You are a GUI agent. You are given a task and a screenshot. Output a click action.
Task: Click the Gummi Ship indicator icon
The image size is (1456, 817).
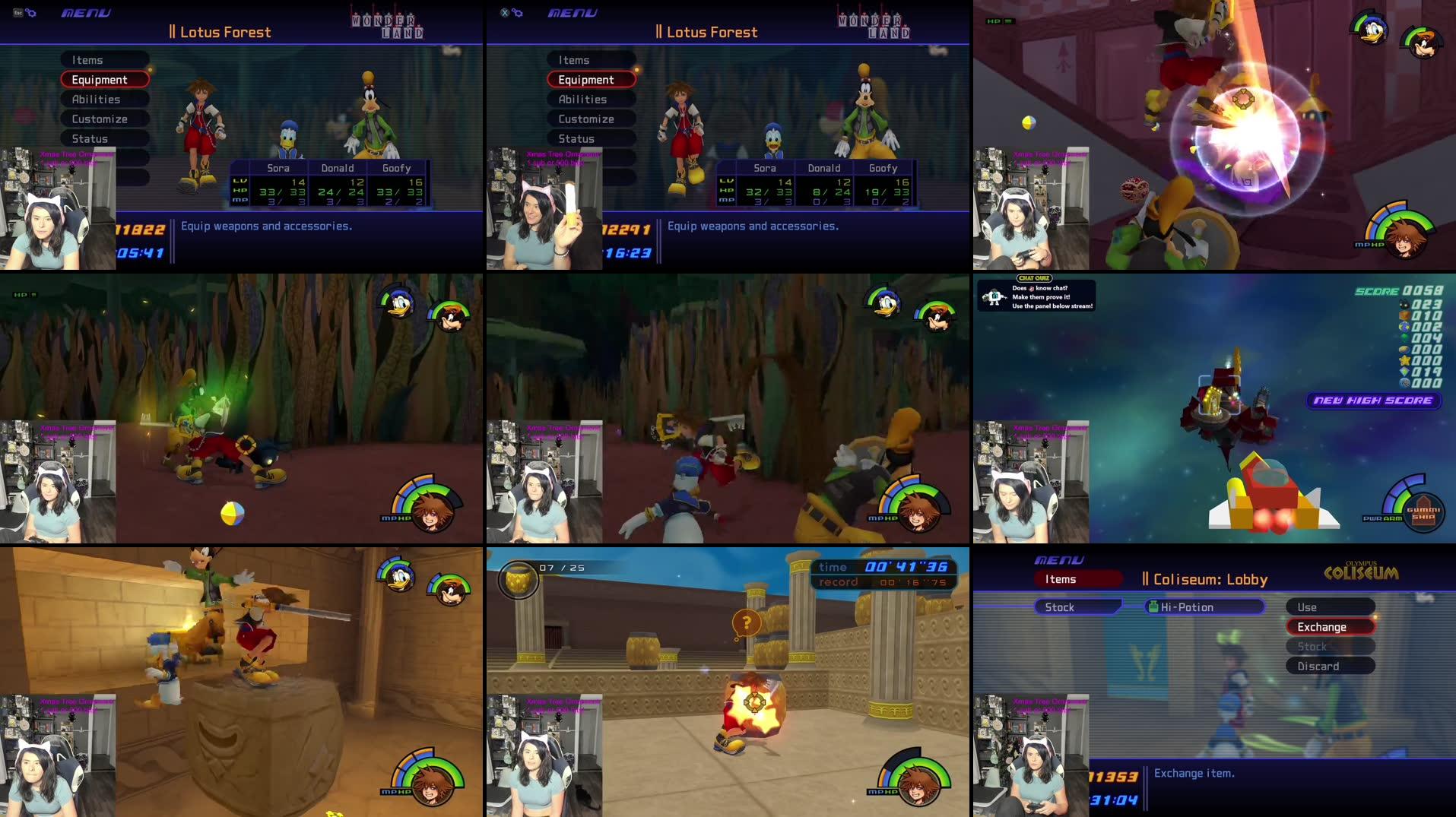1423,511
